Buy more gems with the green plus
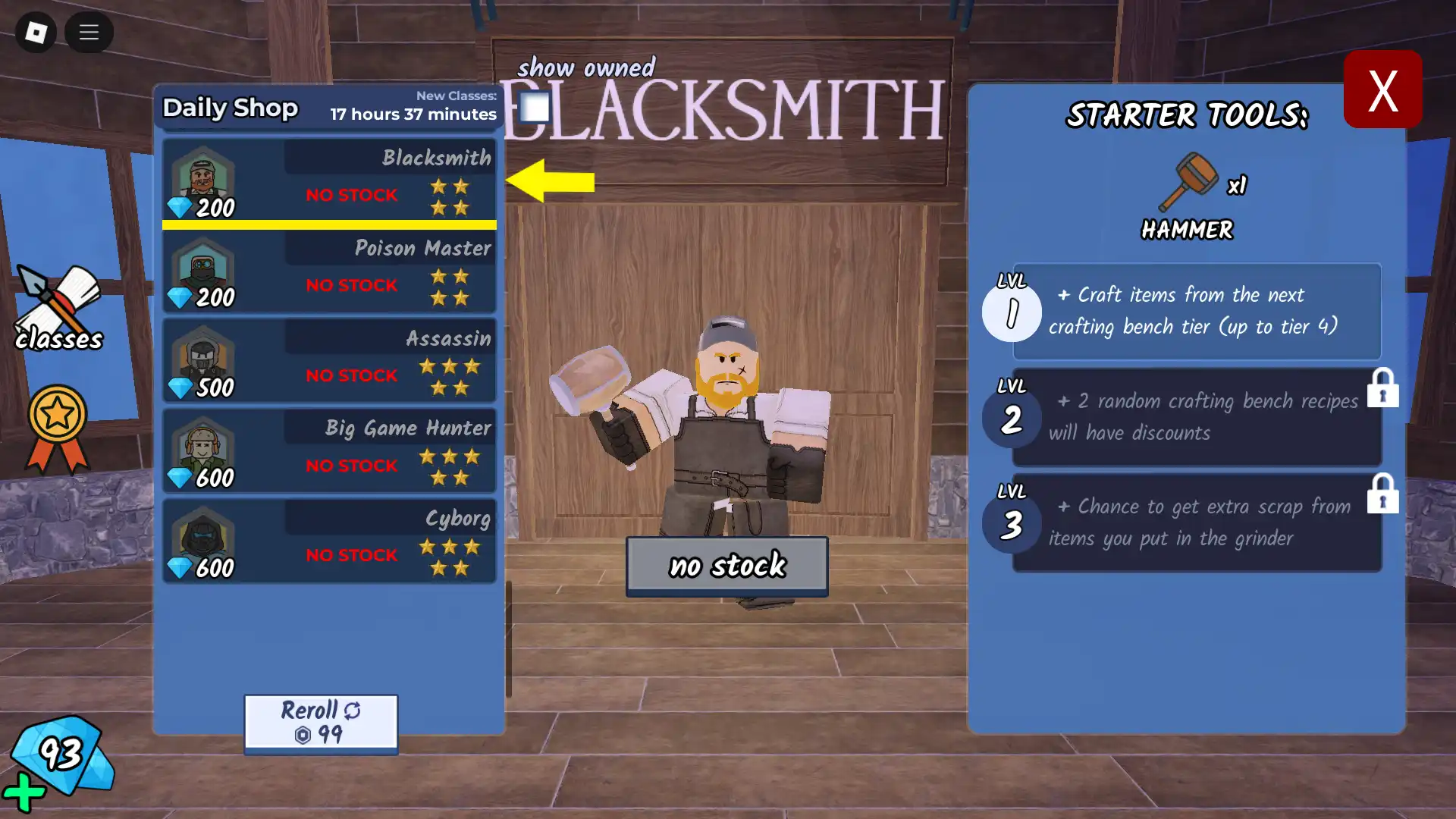The image size is (1456, 819). [24, 793]
